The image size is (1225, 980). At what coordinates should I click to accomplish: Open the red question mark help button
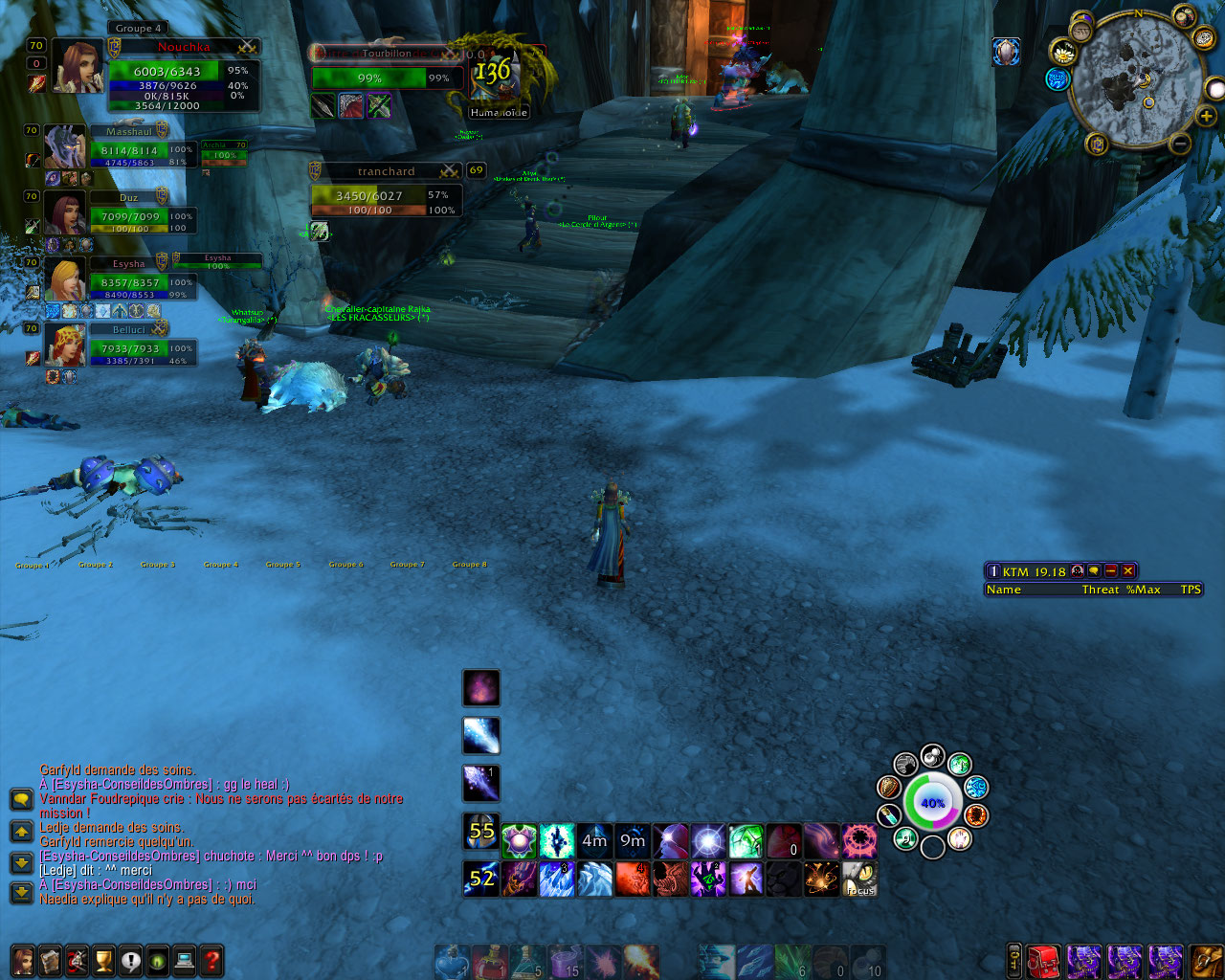[212, 960]
